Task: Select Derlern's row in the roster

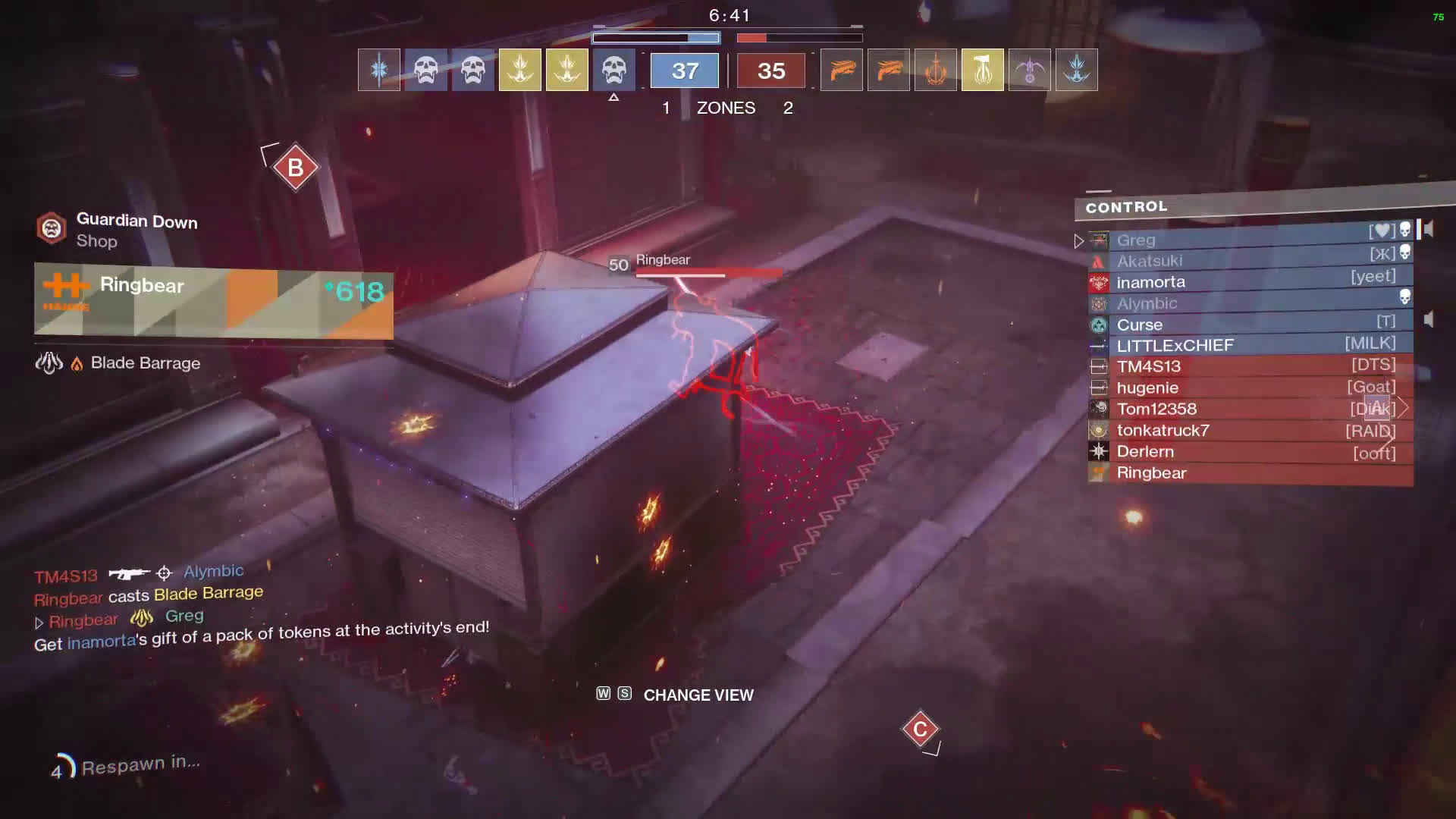Action: pyautogui.click(x=1244, y=452)
